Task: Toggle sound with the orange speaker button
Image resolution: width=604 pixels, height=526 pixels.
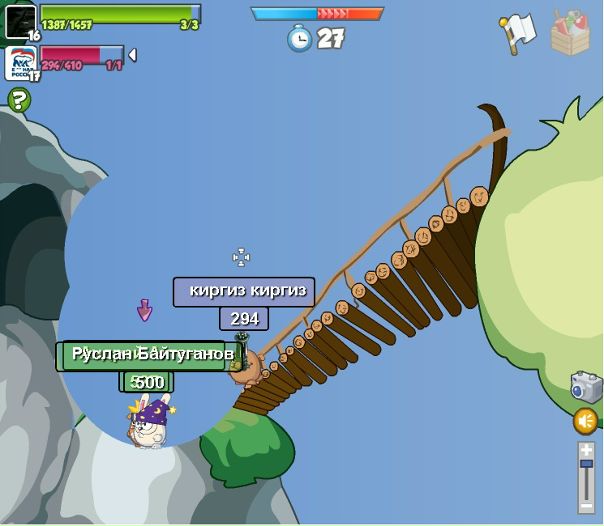Action: tap(586, 421)
